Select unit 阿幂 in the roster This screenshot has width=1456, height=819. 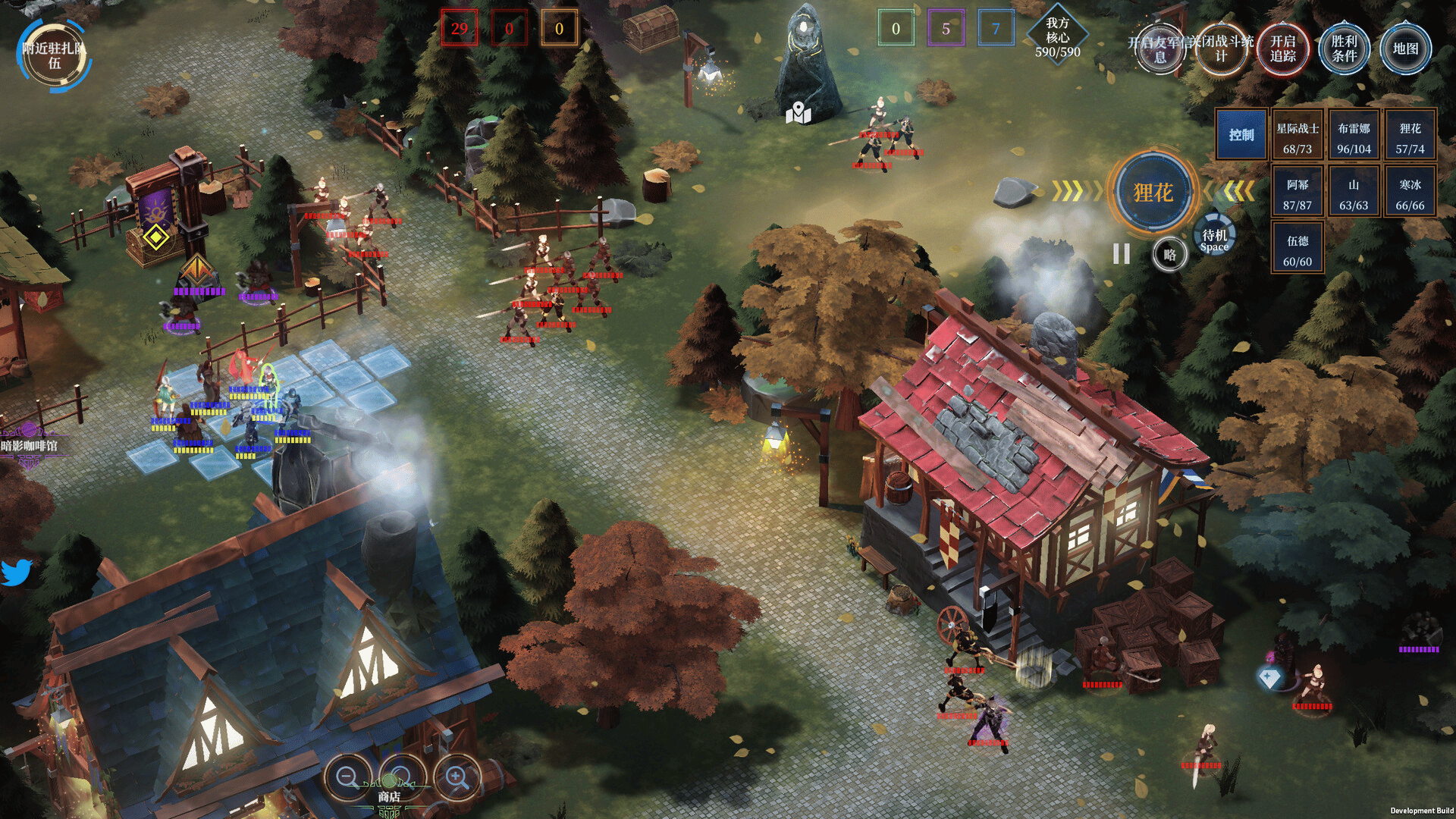click(x=1298, y=194)
